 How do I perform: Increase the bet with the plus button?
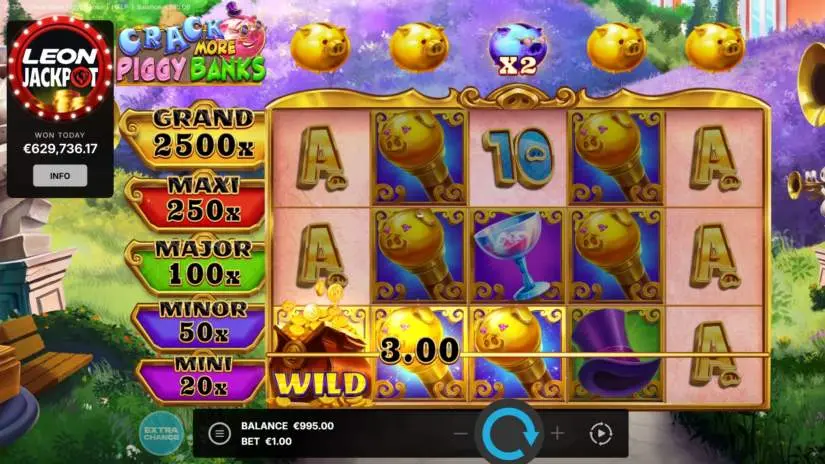pos(558,434)
